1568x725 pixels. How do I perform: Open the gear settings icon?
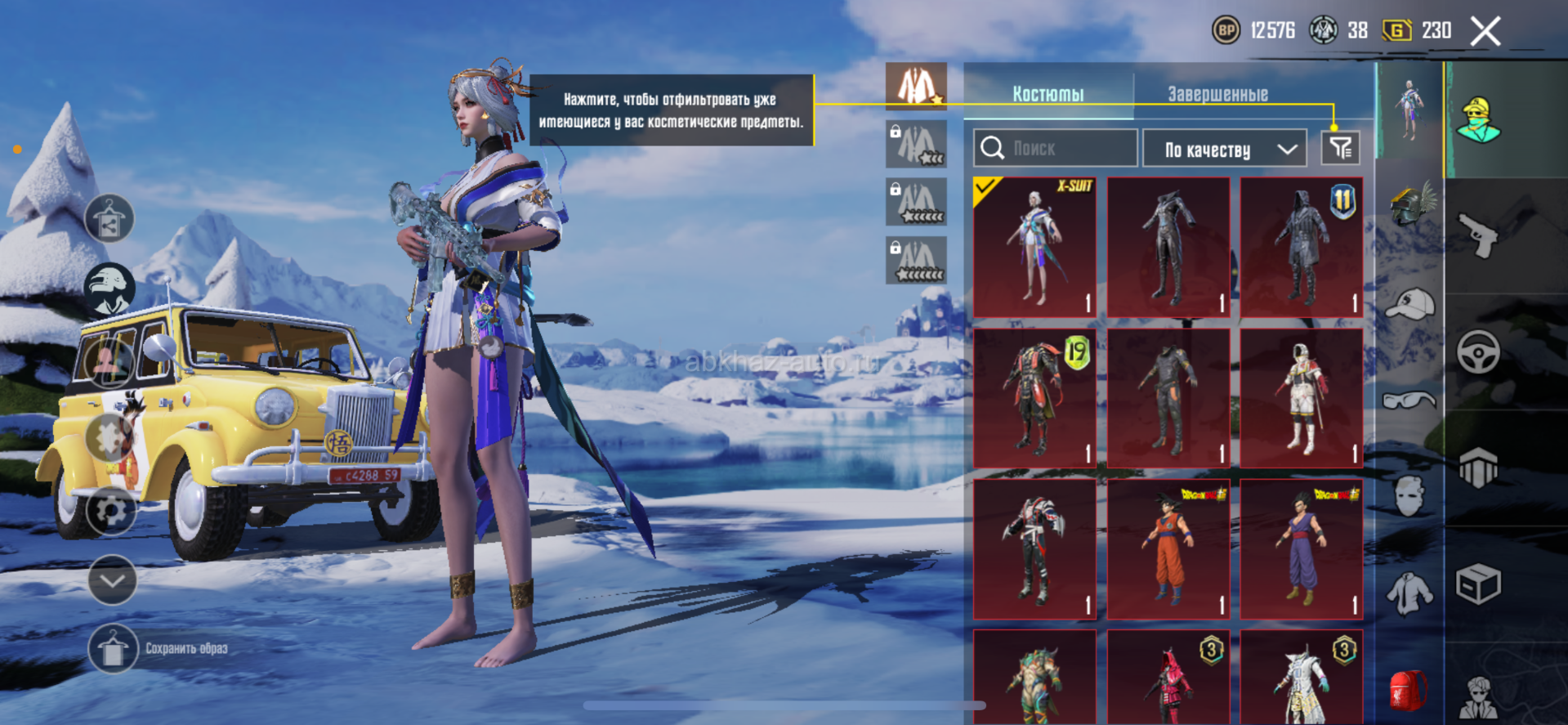coord(111,511)
